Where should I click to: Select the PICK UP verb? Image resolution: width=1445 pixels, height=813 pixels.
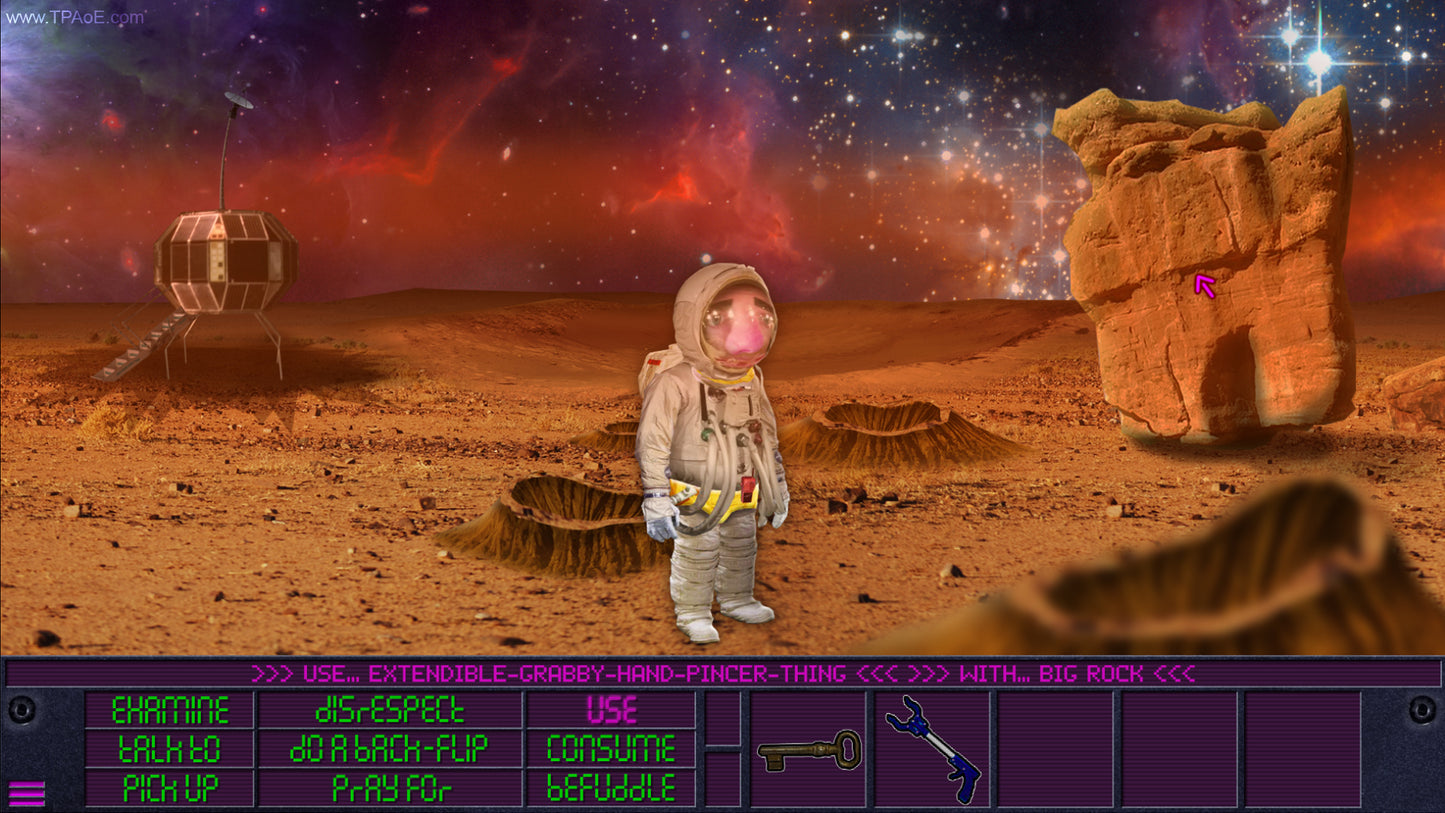click(x=168, y=786)
